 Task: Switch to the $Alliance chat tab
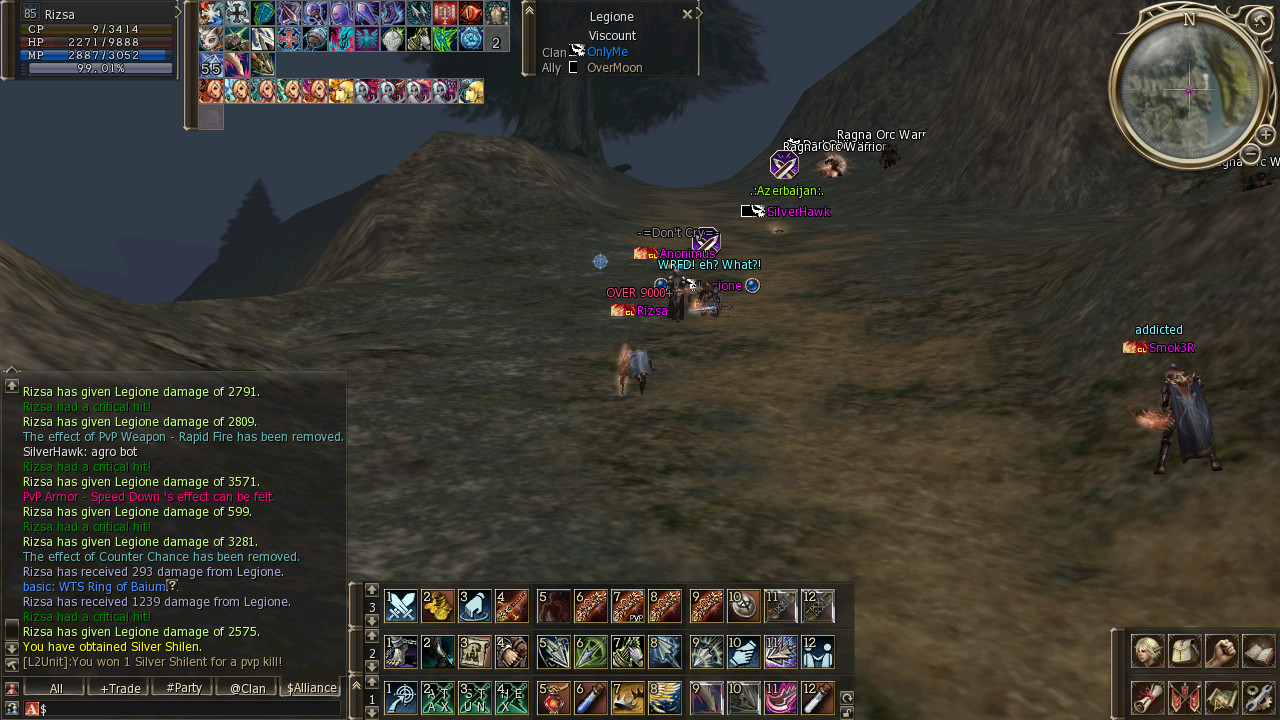click(311, 688)
